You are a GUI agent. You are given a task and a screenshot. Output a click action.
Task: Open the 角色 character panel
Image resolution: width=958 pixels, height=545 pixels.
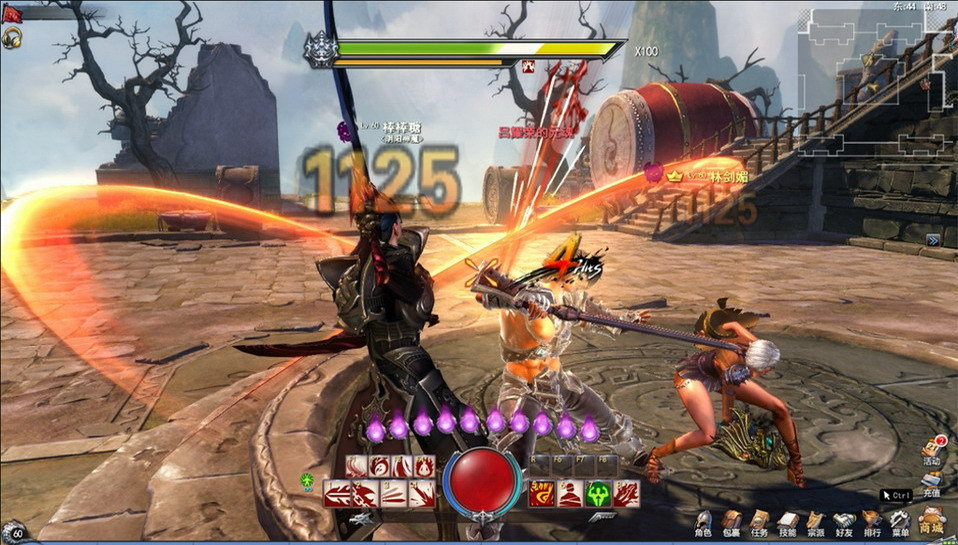point(704,521)
